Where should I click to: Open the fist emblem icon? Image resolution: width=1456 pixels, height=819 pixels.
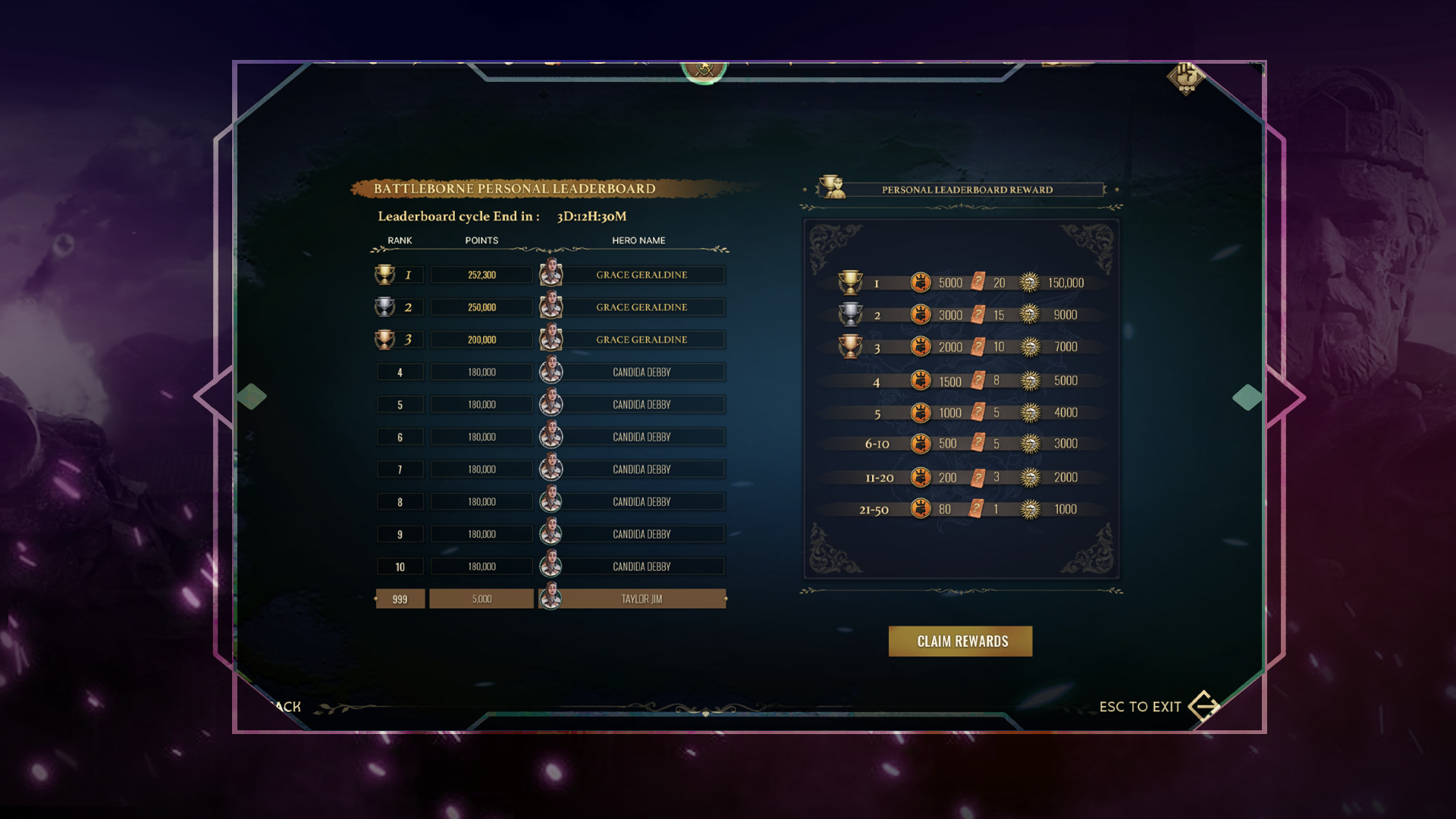click(x=1185, y=77)
